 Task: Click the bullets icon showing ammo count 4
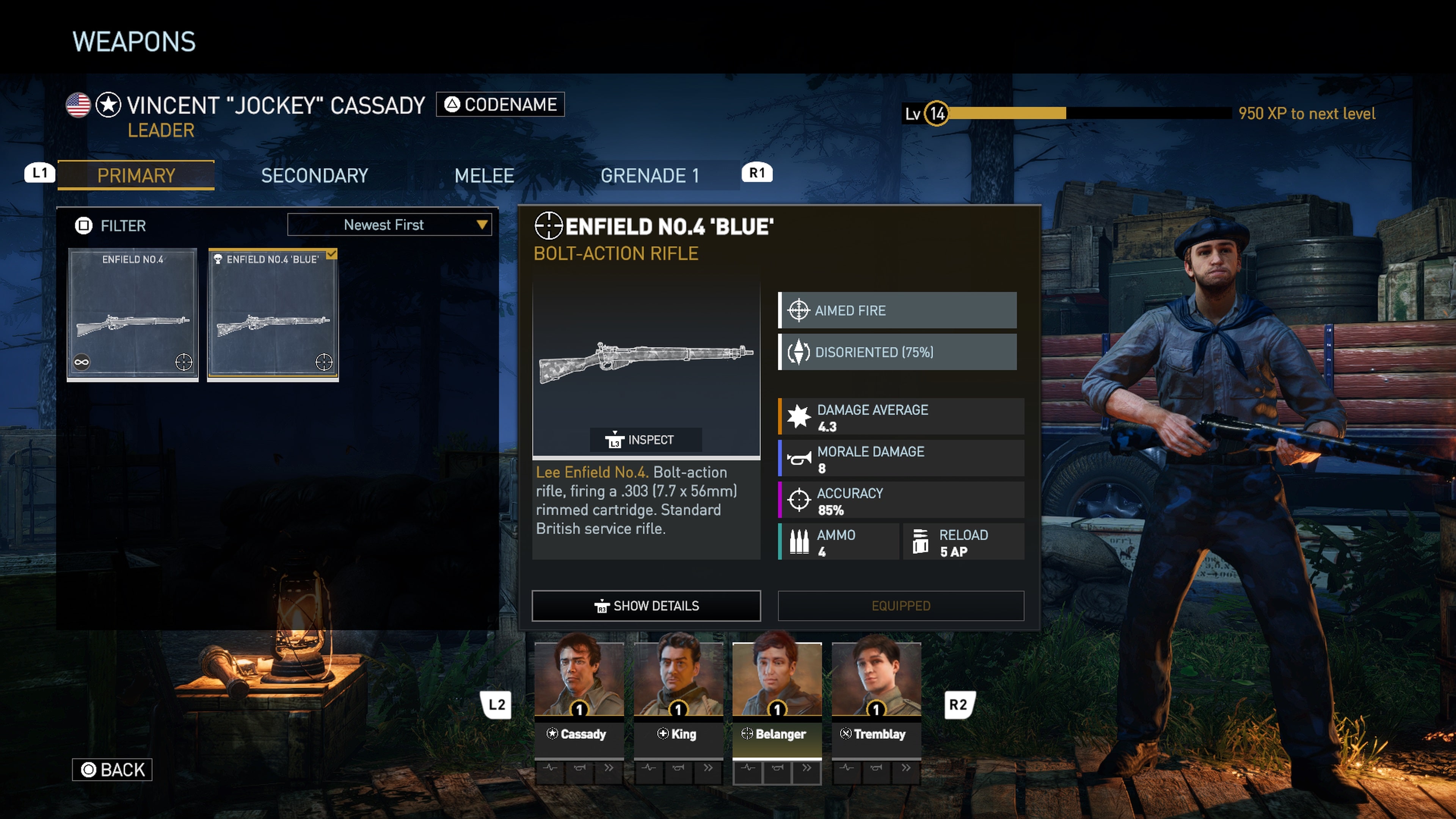800,541
